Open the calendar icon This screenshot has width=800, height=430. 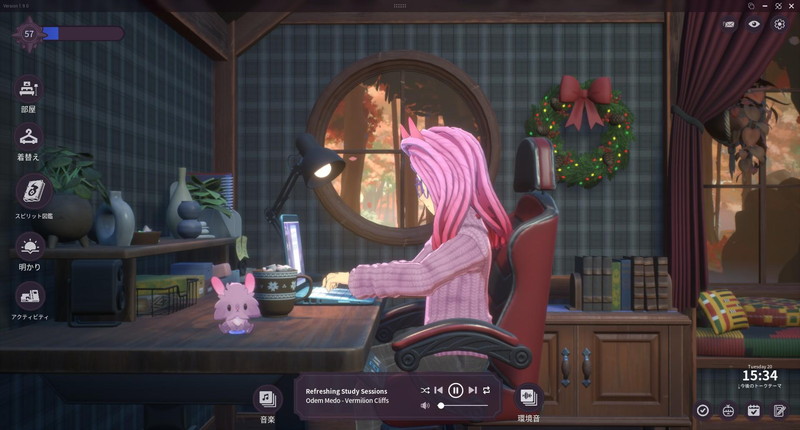coord(754,410)
